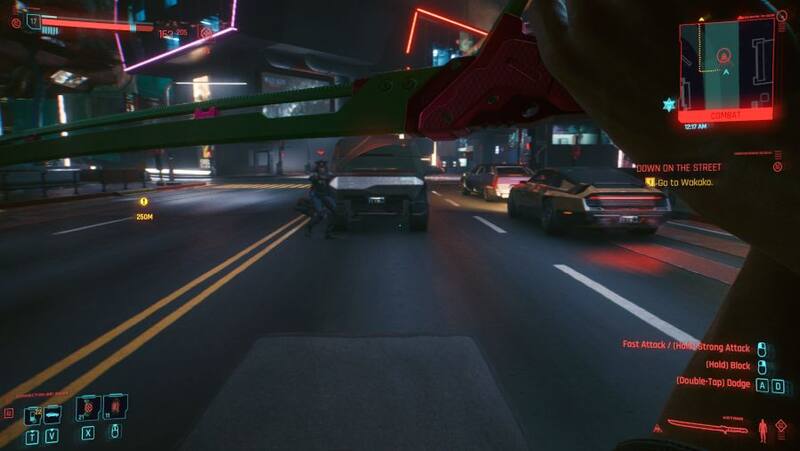The image size is (800, 451).
Task: Click the blue star marker beside minimap
Action: point(667,104)
